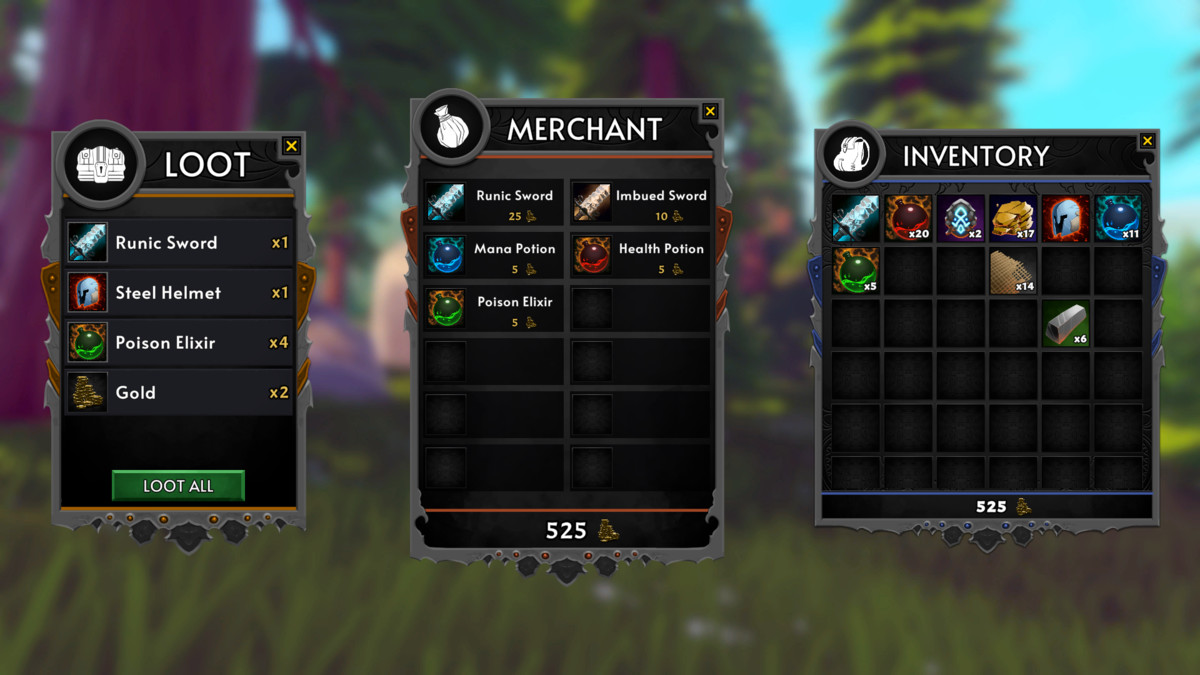Choose the Imbued Sword merchant item

[640, 202]
